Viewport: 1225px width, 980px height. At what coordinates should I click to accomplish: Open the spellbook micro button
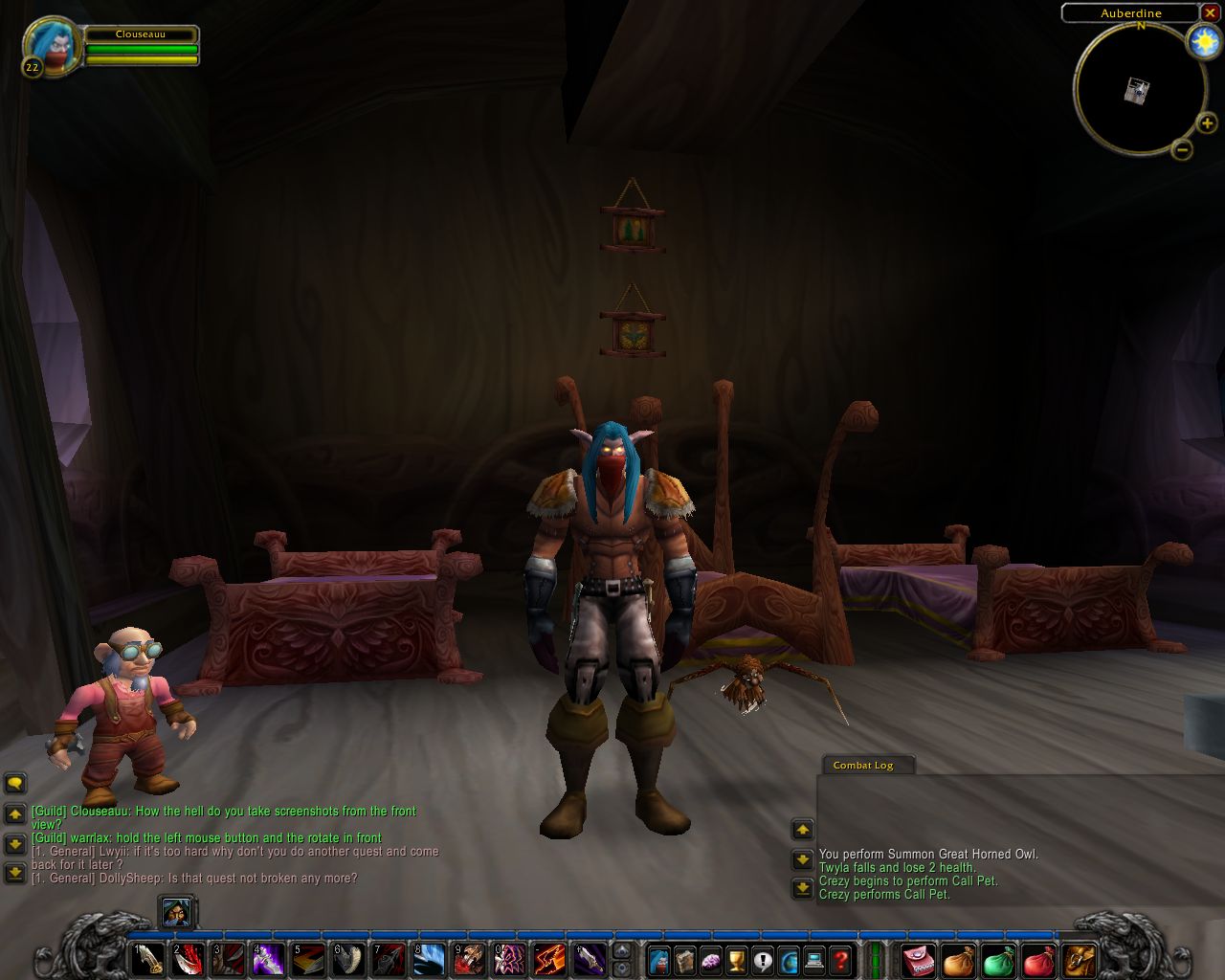tap(685, 959)
